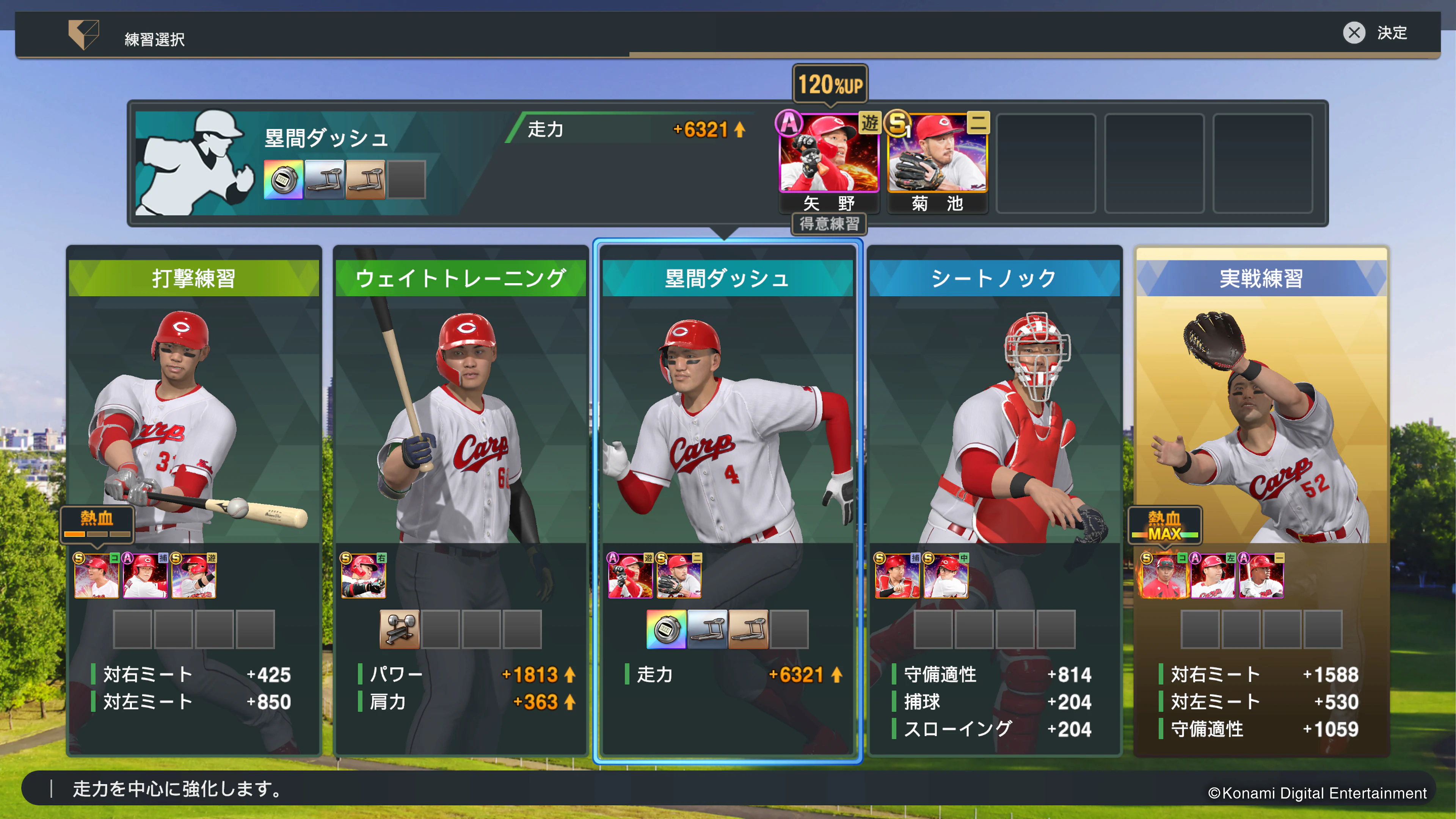Select the シートノック training header

tap(995, 278)
